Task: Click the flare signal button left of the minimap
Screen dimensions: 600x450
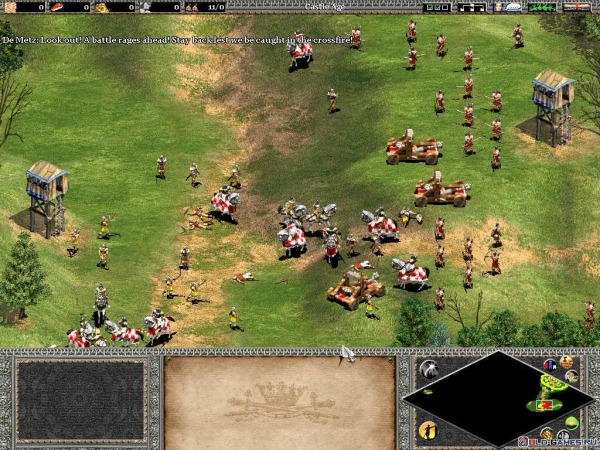Action: 428,369
